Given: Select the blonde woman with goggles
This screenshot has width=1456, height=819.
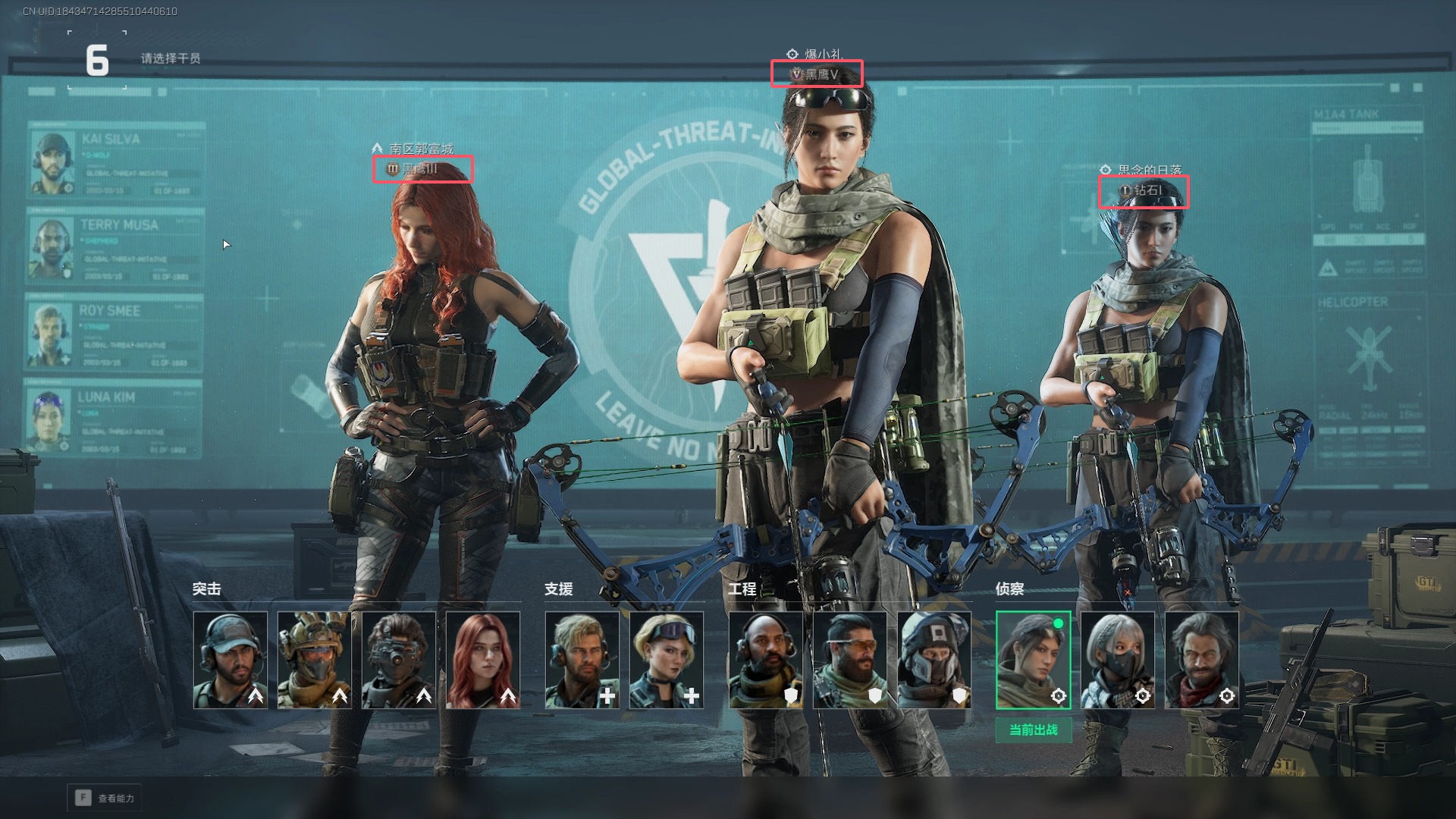Looking at the screenshot, I should (x=667, y=660).
